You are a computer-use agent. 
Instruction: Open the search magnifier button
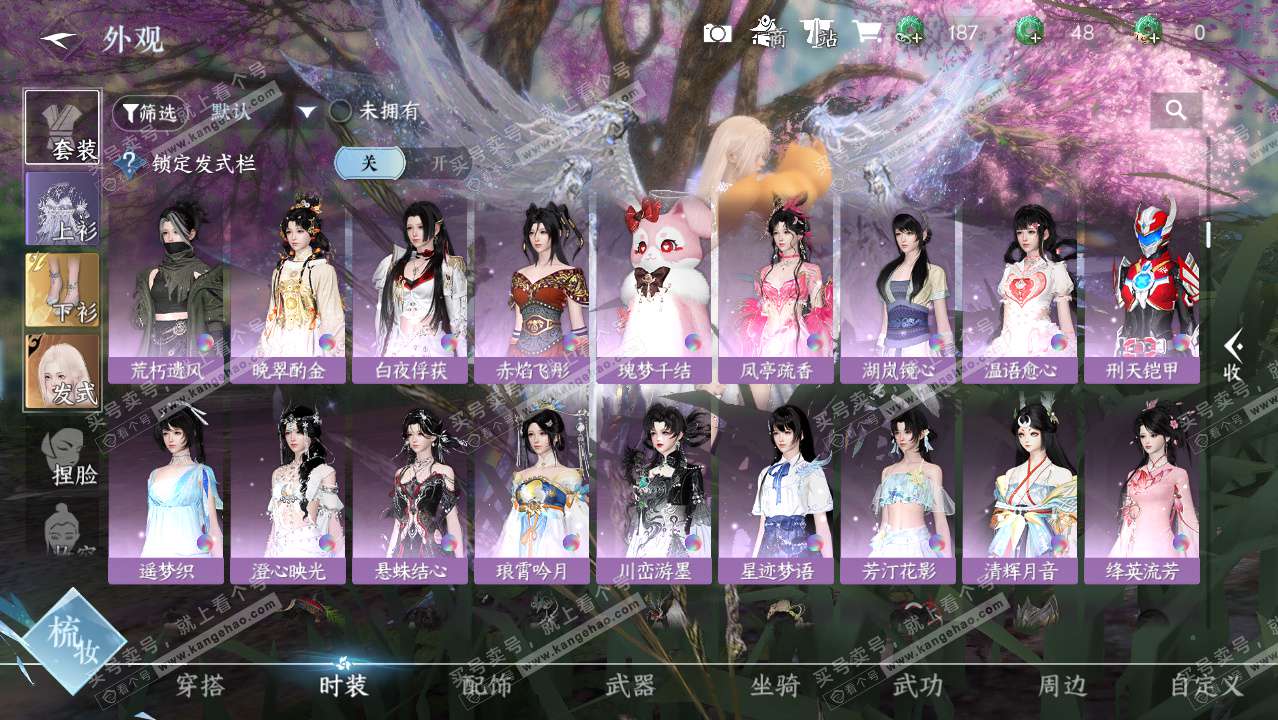[x=1176, y=111]
